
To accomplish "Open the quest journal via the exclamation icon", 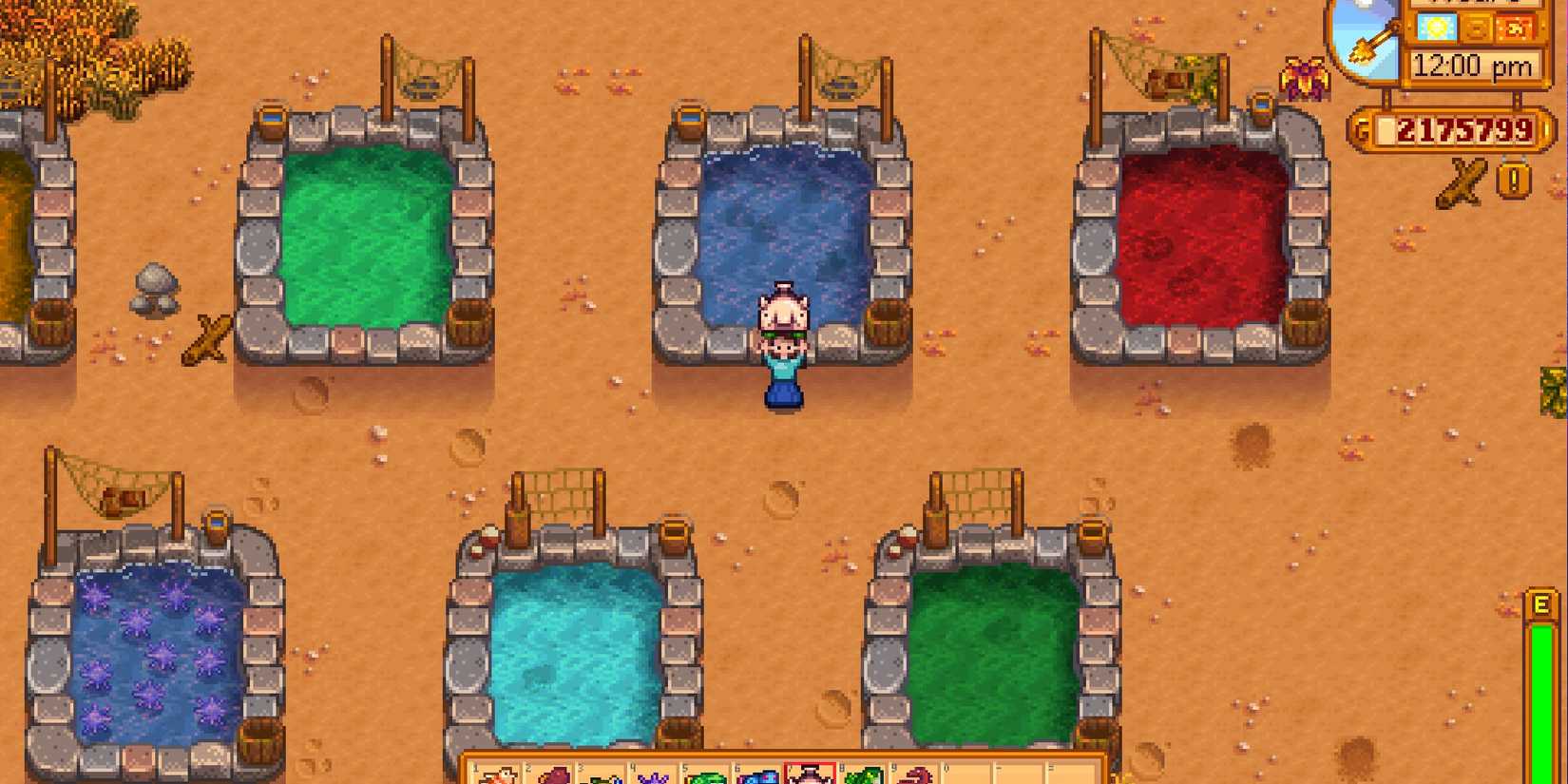I will click(1513, 179).
